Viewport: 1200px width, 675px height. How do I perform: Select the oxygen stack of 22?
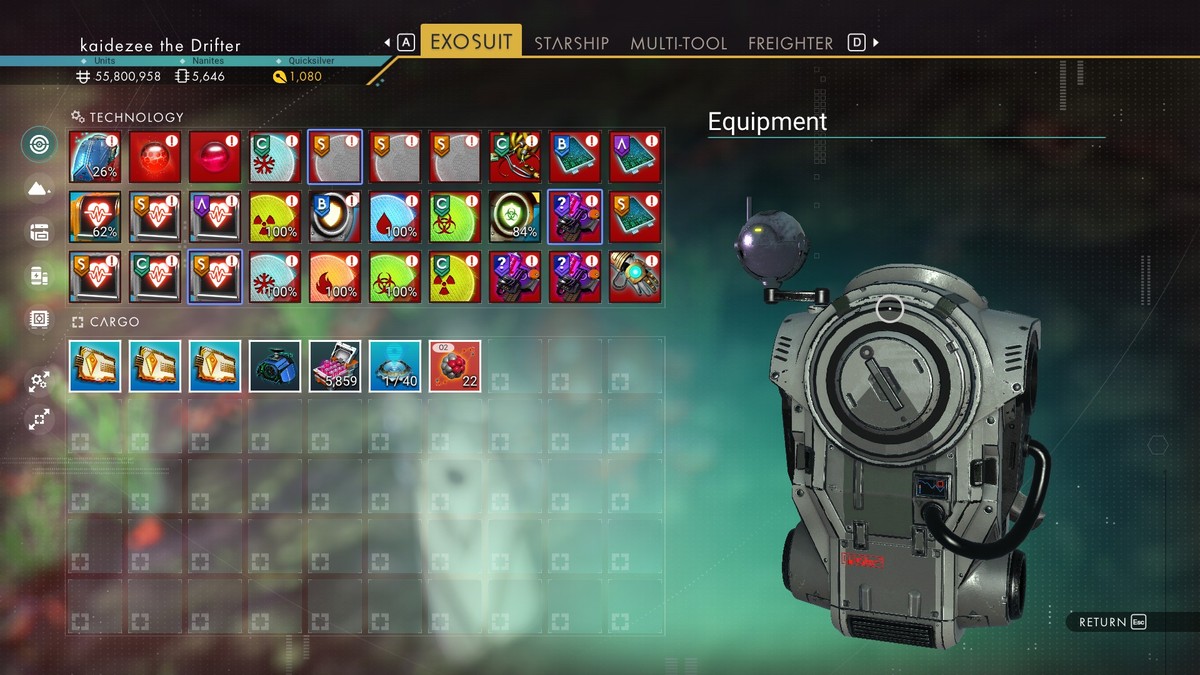455,366
